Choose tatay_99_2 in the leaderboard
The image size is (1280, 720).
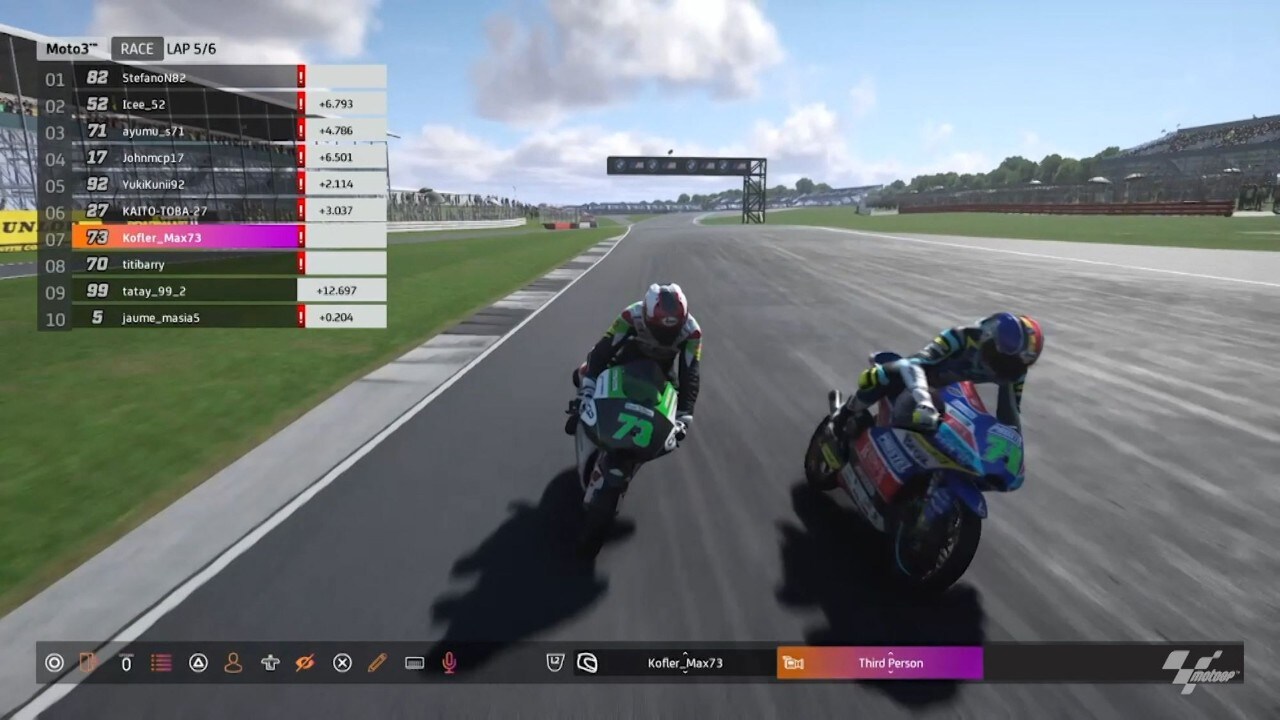185,291
